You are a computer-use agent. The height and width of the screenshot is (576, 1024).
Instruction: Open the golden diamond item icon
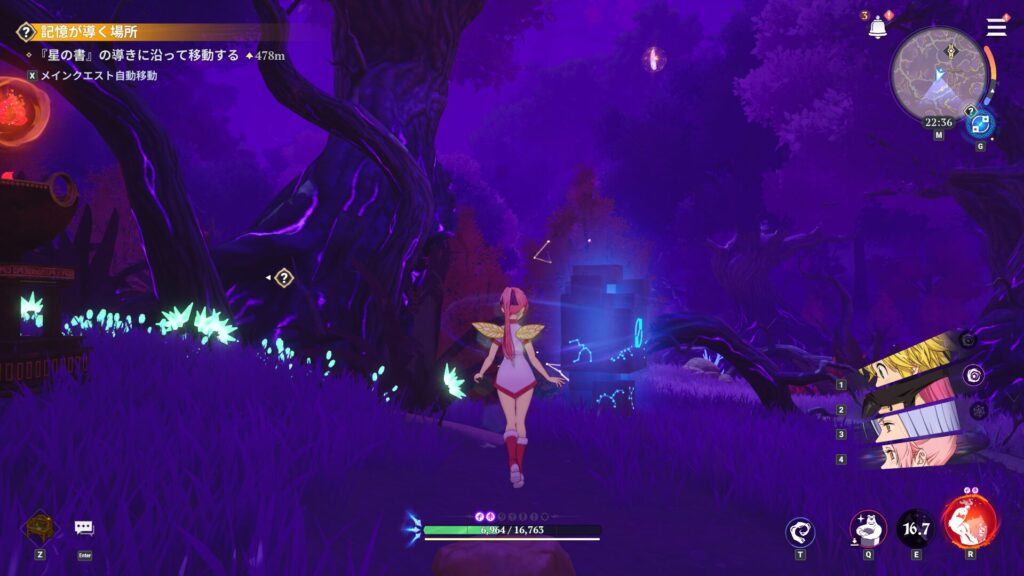click(x=39, y=526)
